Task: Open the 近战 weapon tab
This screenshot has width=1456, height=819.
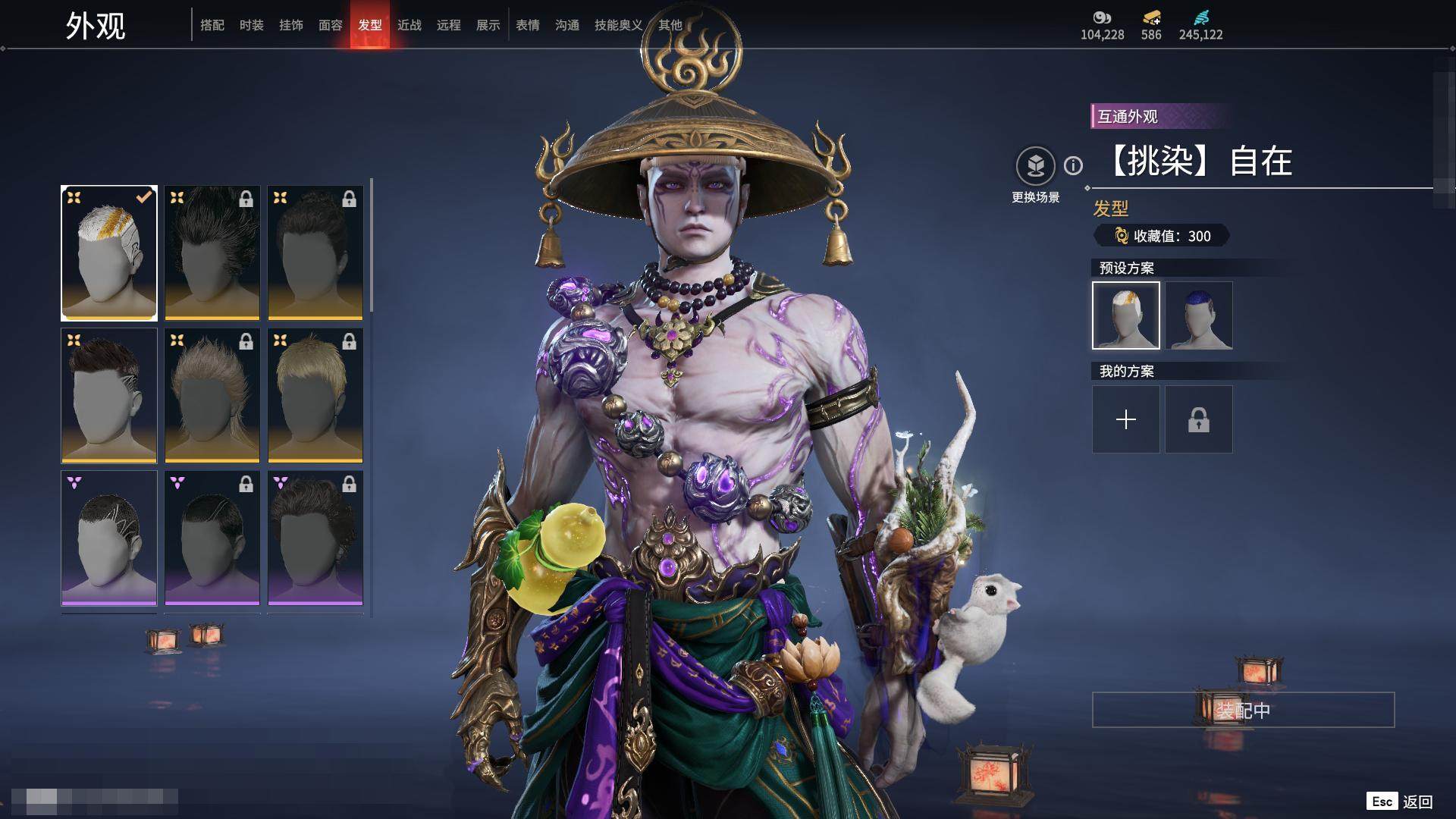Action: [409, 25]
